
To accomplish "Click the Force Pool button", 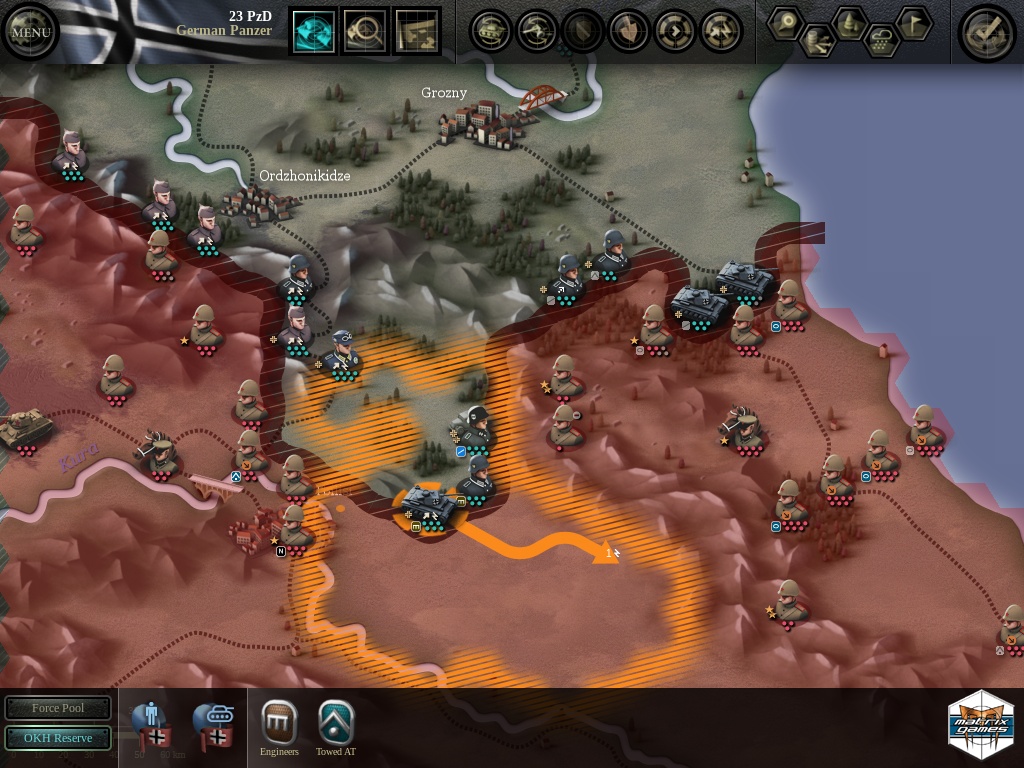I will point(58,708).
